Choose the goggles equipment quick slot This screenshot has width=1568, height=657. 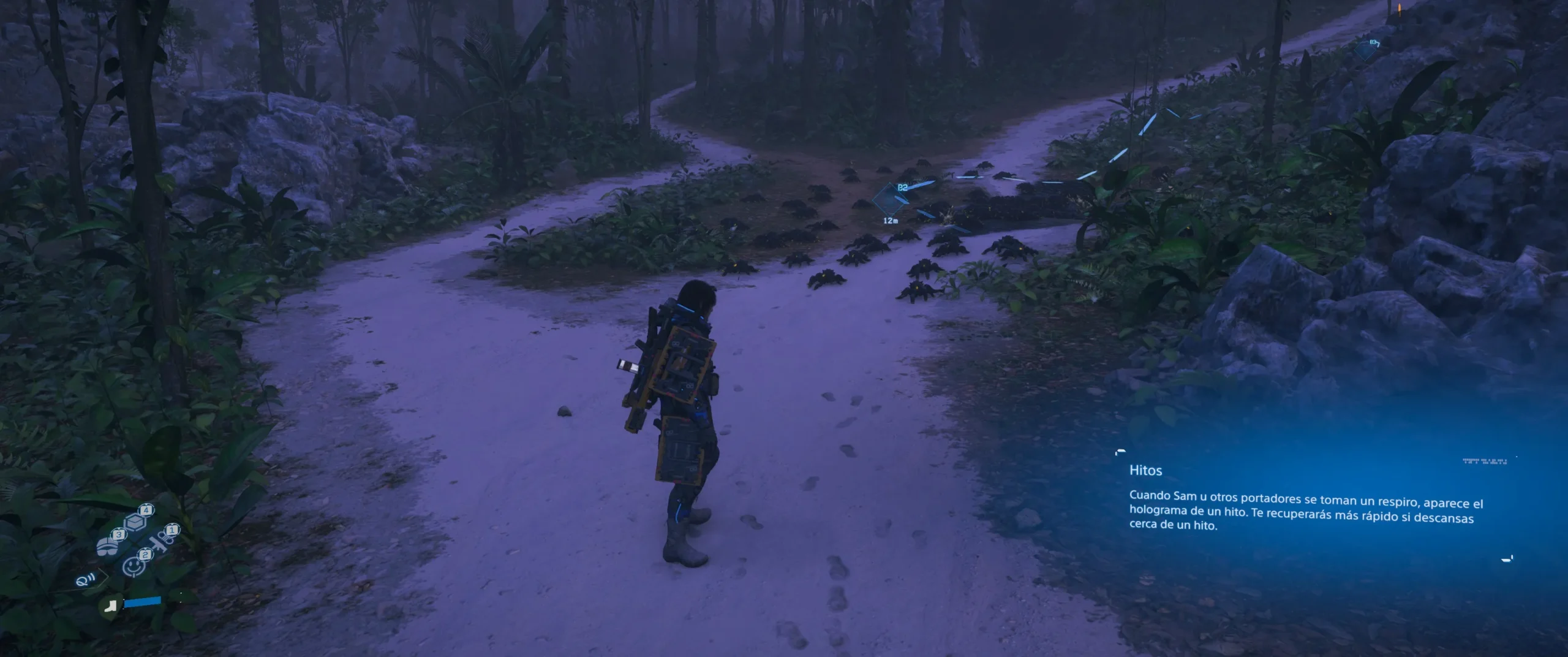click(x=108, y=545)
